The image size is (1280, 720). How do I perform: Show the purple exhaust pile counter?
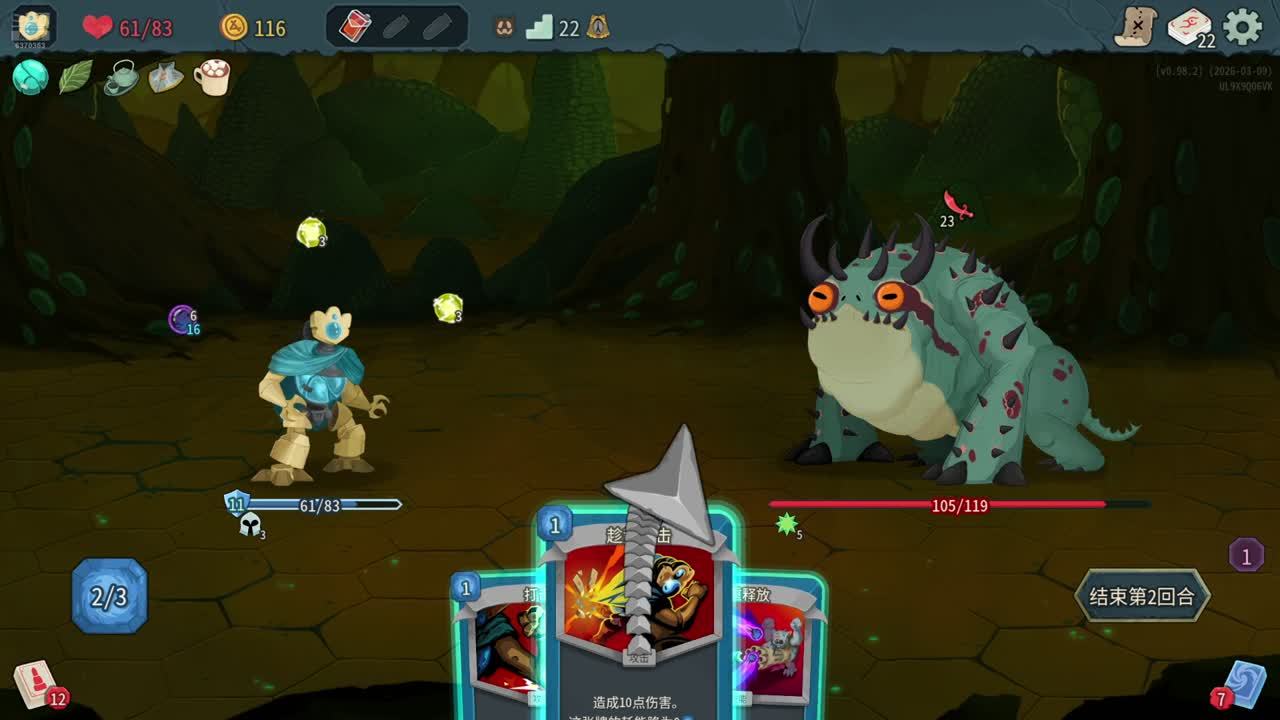click(1246, 555)
